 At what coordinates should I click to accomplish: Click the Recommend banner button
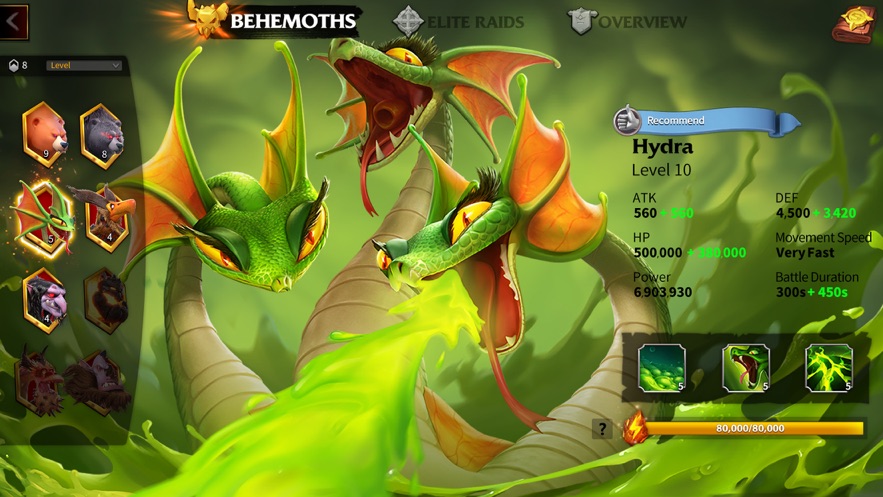[x=707, y=121]
